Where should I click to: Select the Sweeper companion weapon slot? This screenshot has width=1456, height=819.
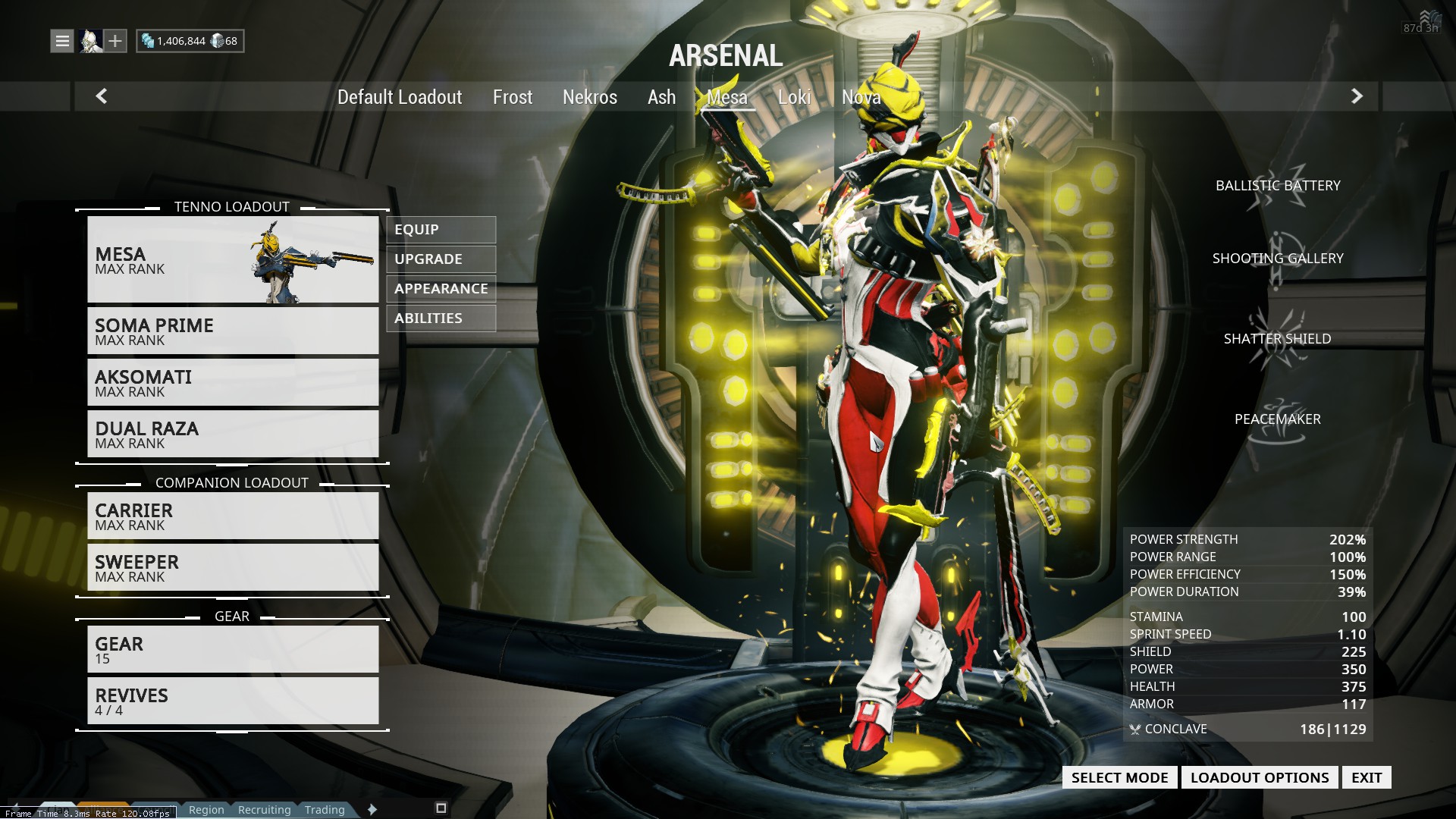[x=233, y=568]
